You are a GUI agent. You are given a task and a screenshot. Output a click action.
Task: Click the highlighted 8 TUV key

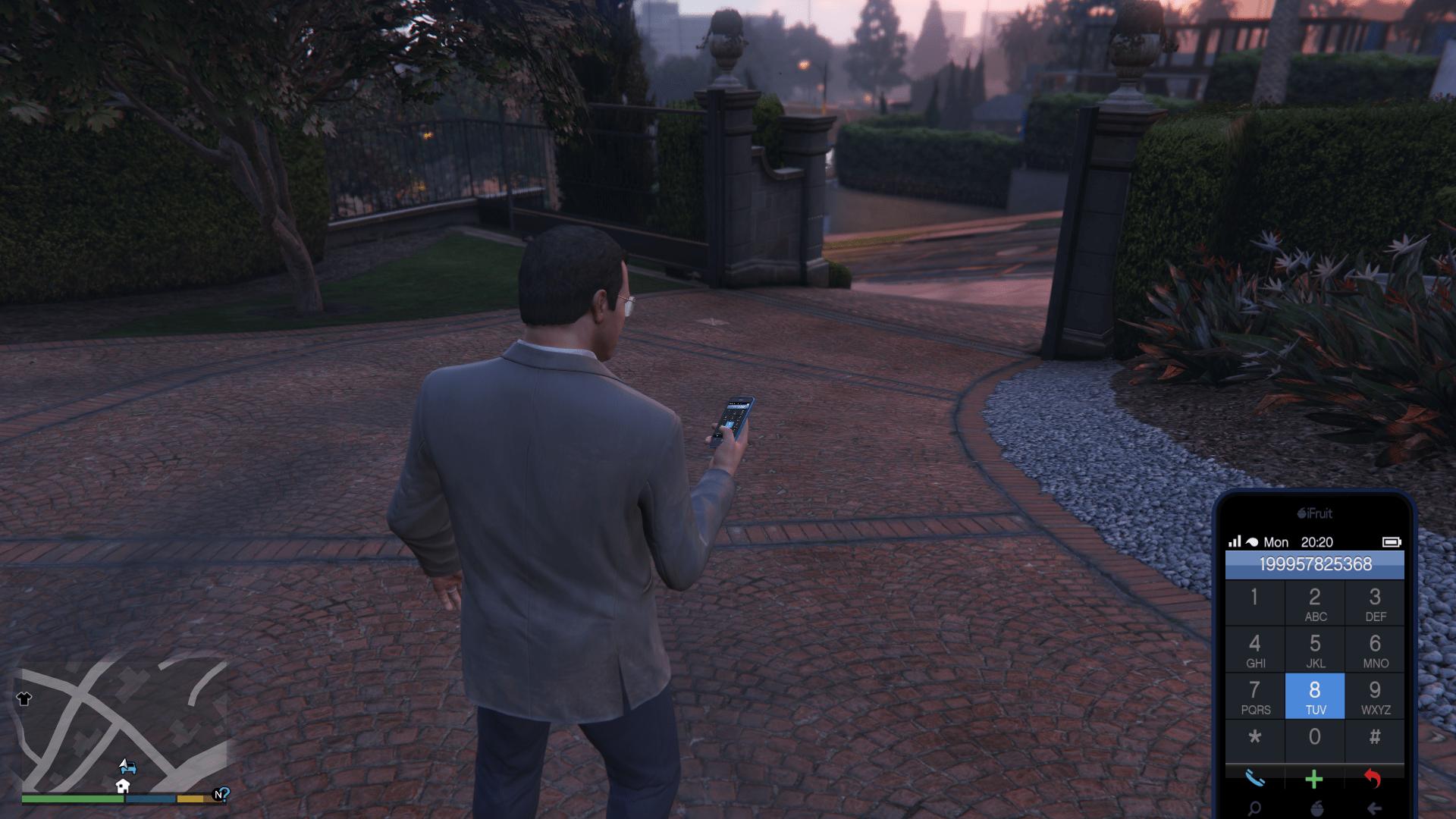click(1315, 696)
